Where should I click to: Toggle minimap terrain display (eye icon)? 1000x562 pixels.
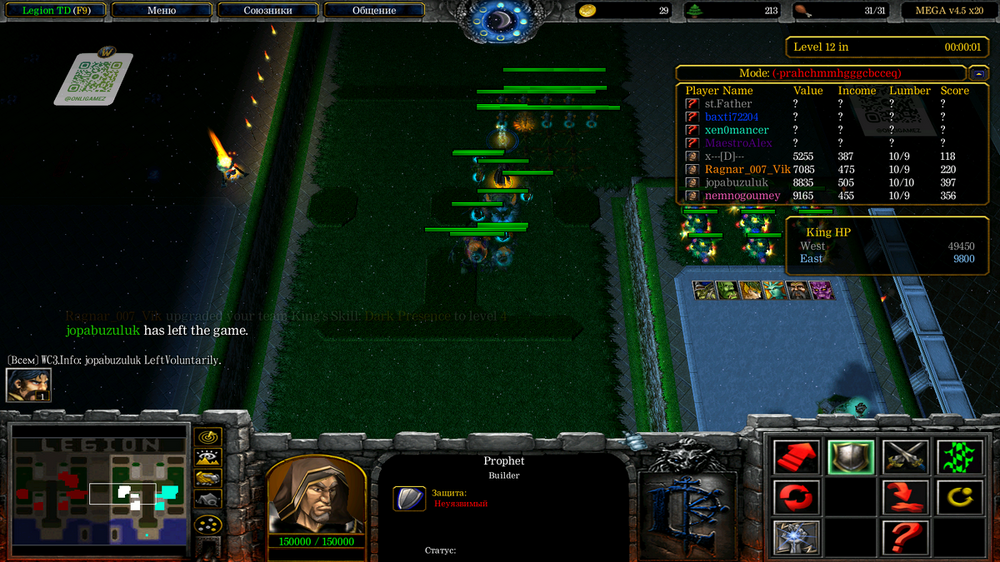pyautogui.click(x=208, y=458)
